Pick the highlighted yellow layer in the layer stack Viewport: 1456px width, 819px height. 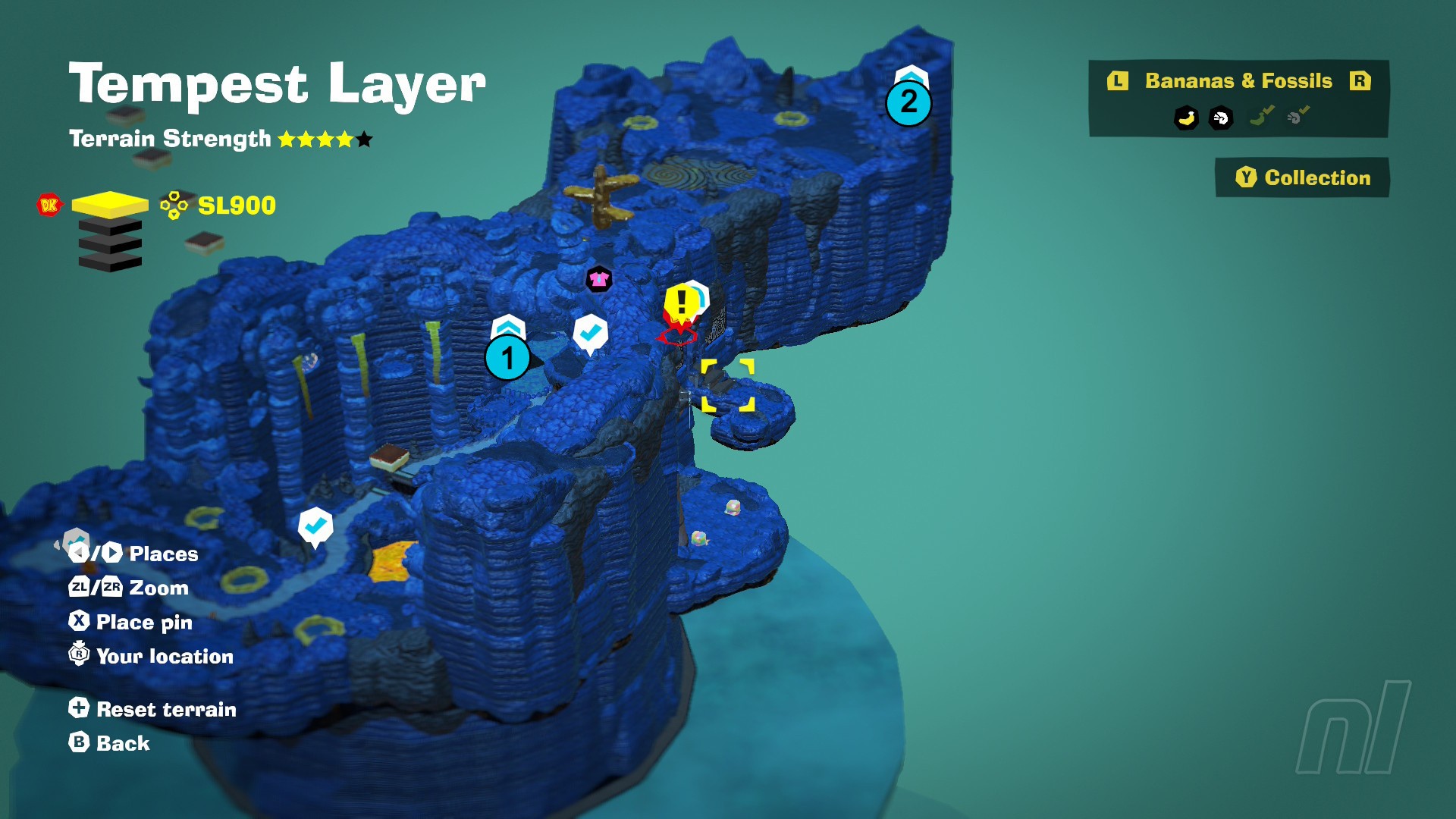(x=110, y=205)
